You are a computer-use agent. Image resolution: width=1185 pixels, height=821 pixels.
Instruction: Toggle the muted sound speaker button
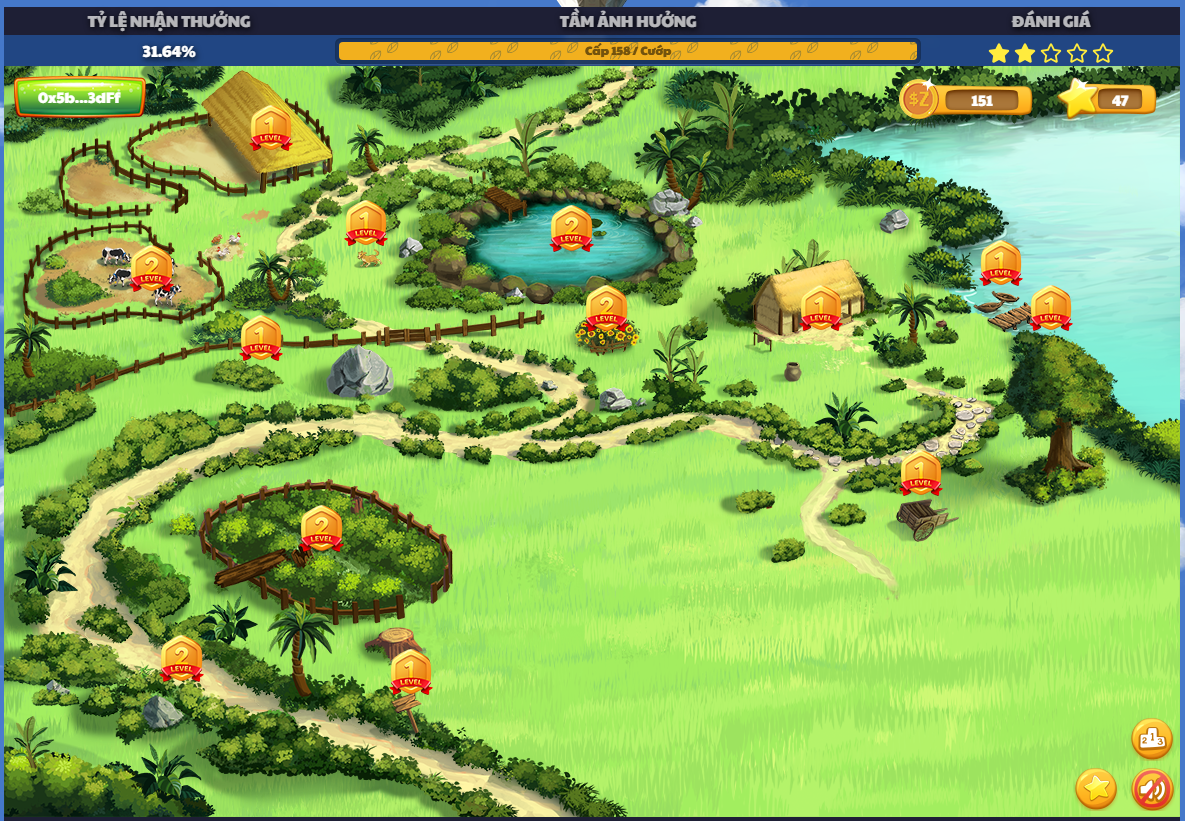tap(1152, 790)
